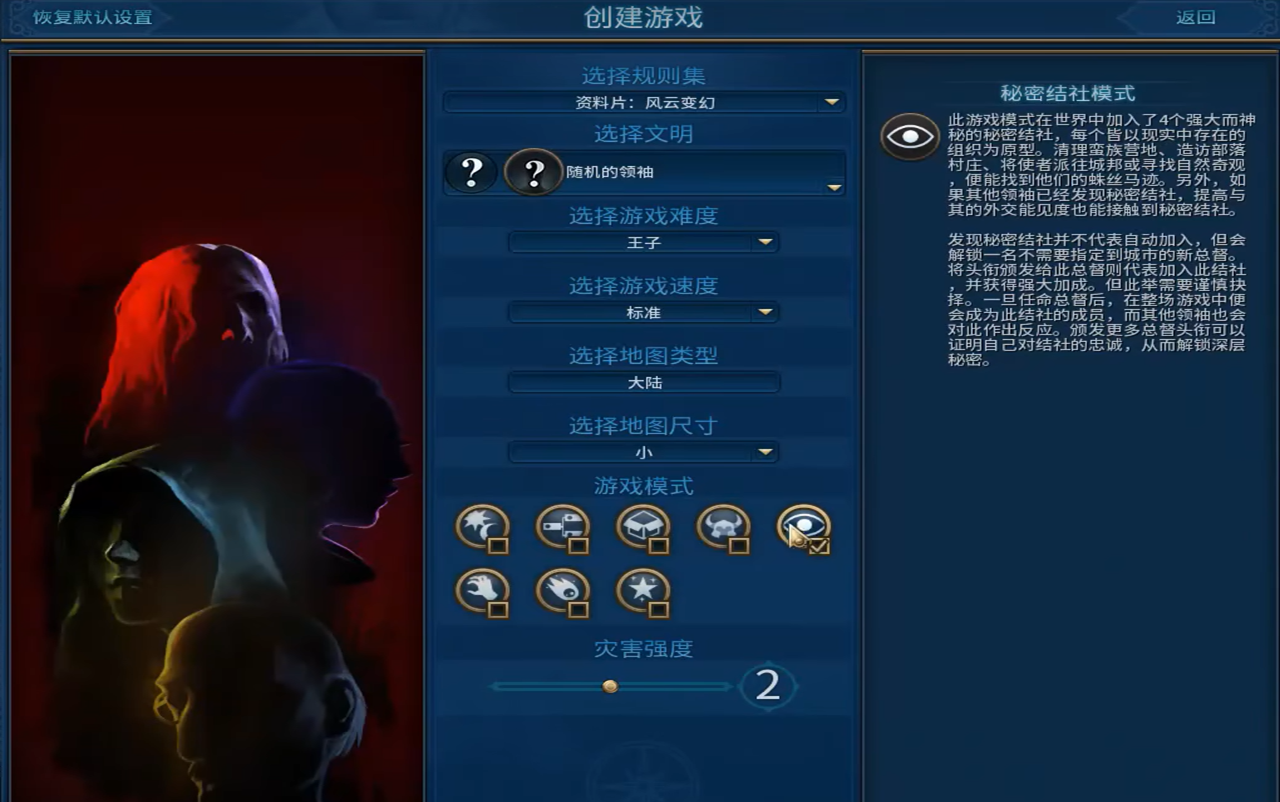Click 恢复默认设置 to restore defaults
This screenshot has height=802, width=1280.
point(90,17)
